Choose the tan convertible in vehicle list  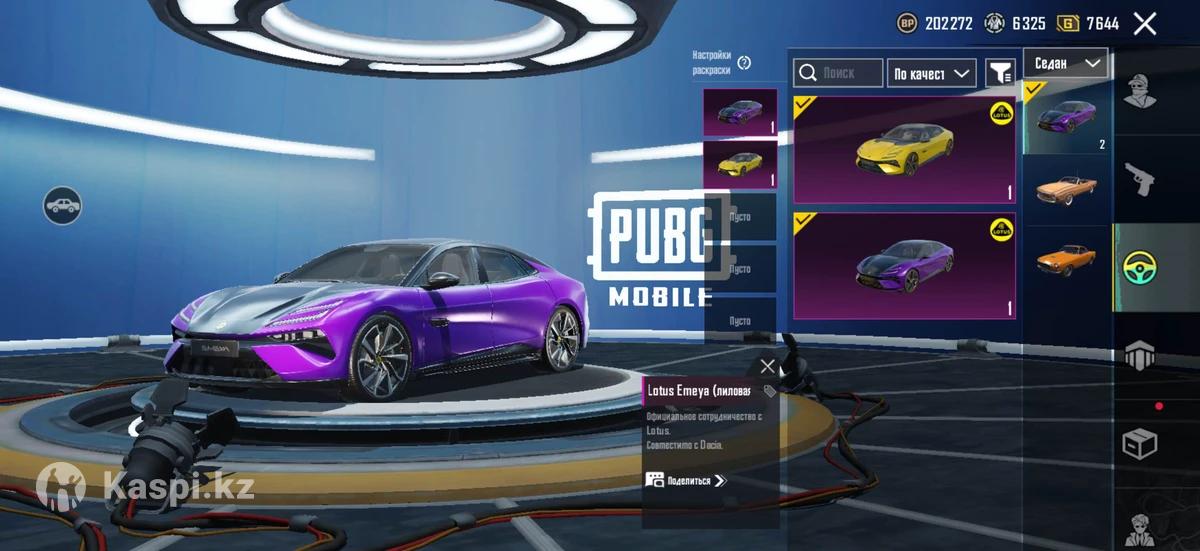(x=1066, y=188)
